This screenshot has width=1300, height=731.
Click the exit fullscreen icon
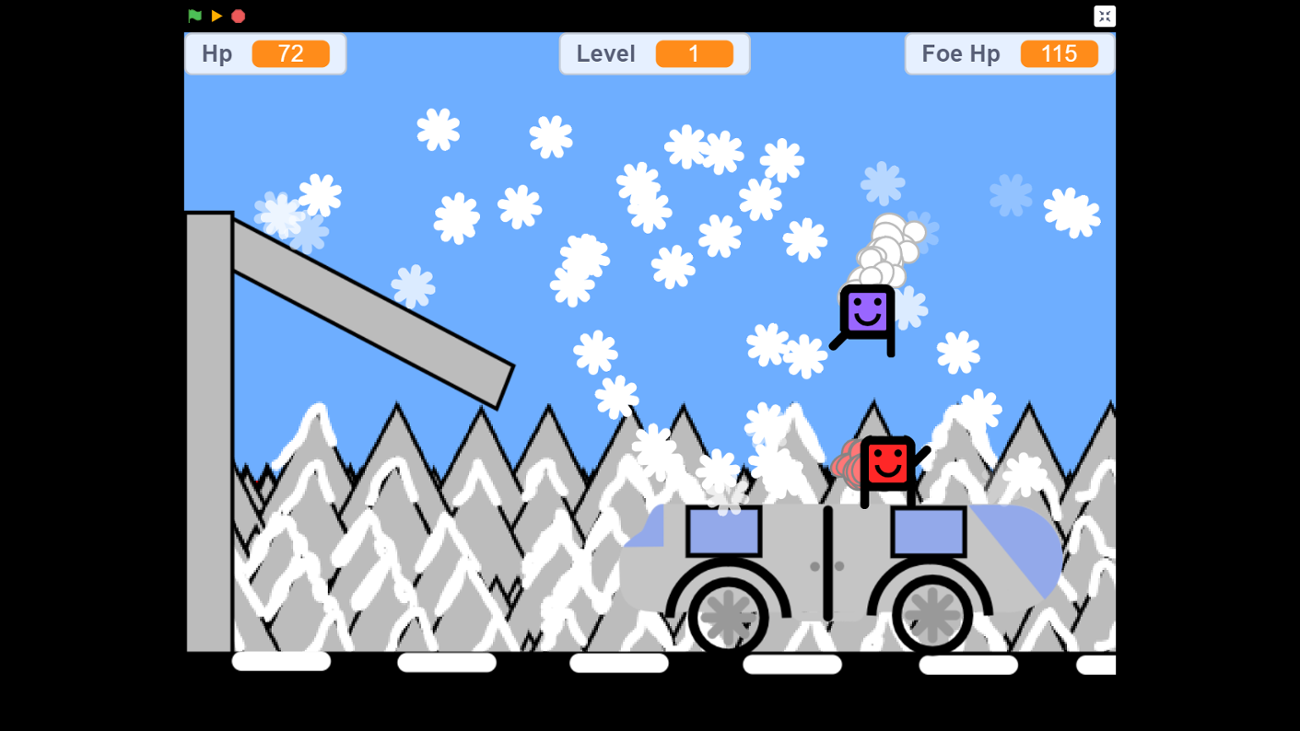pos(1104,16)
